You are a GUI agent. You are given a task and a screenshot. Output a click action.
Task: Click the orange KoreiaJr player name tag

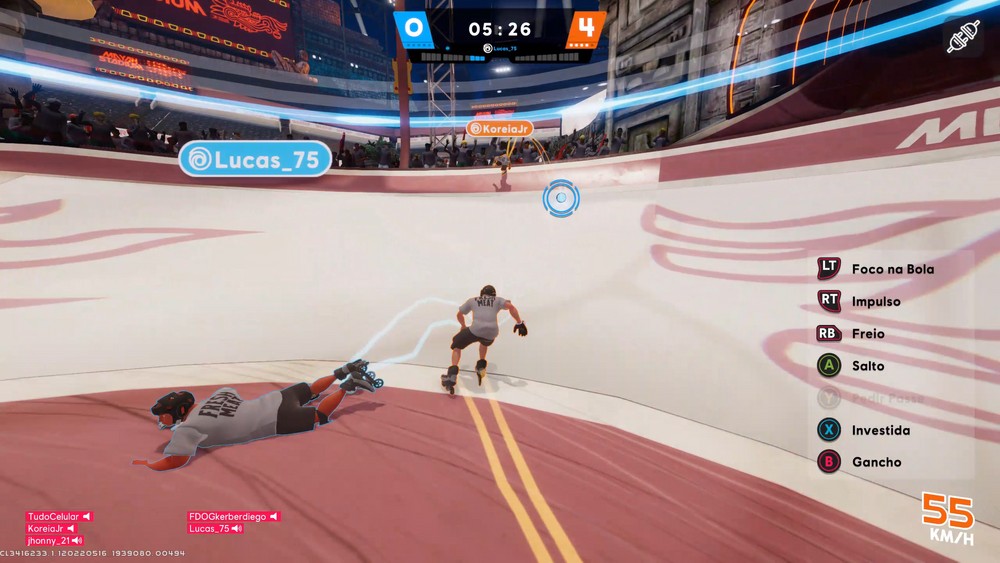(x=499, y=129)
